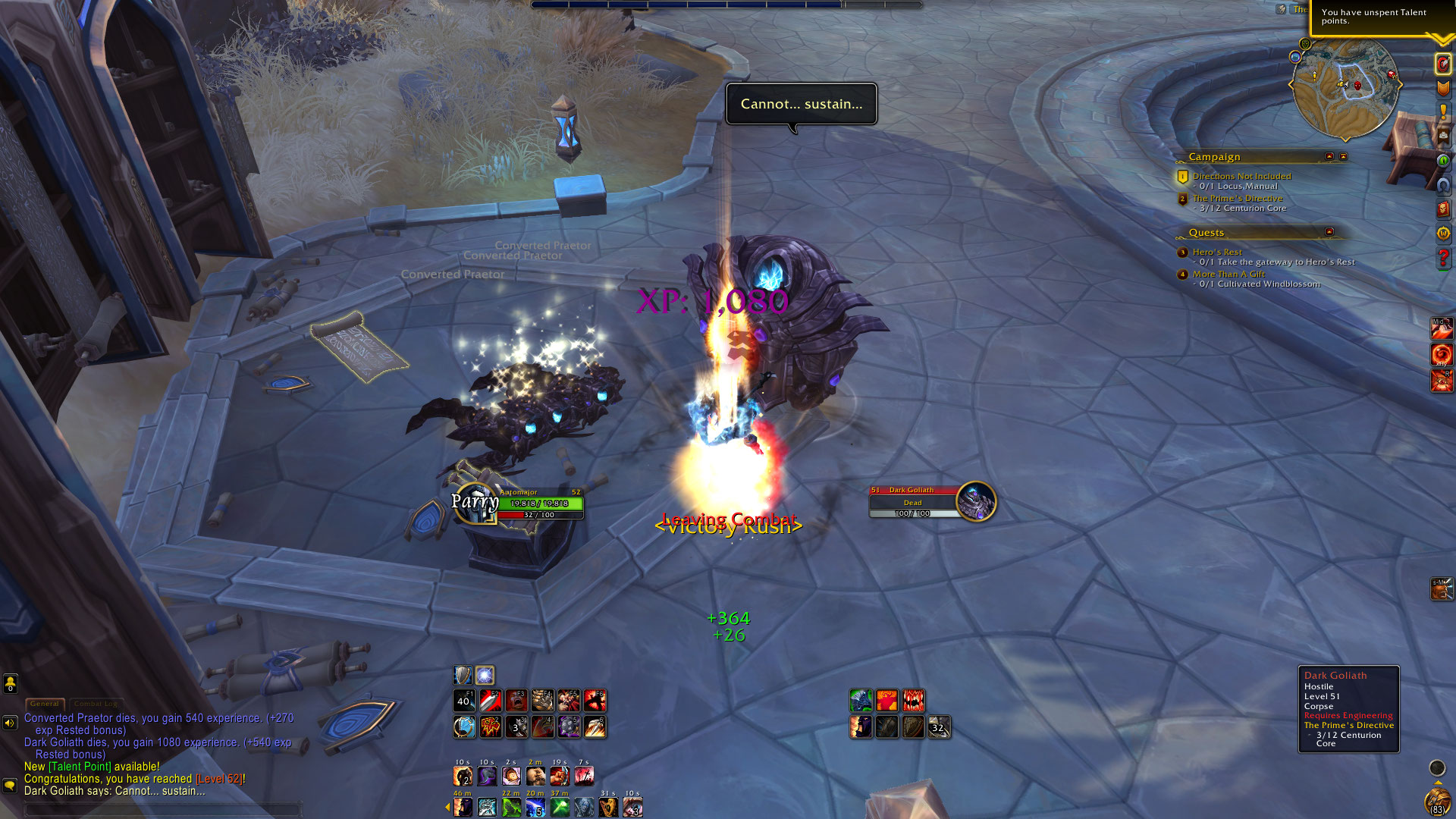
Task: Open the social friends button
Action: [11, 683]
